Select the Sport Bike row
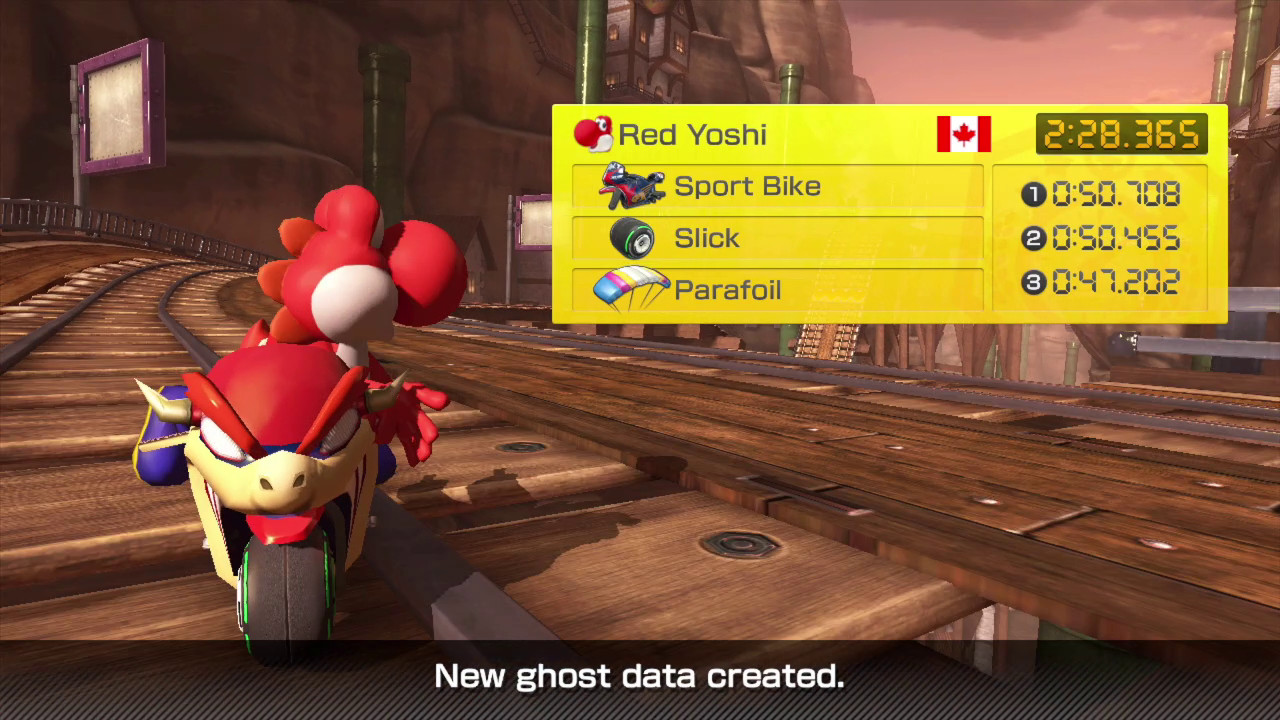 click(x=777, y=186)
